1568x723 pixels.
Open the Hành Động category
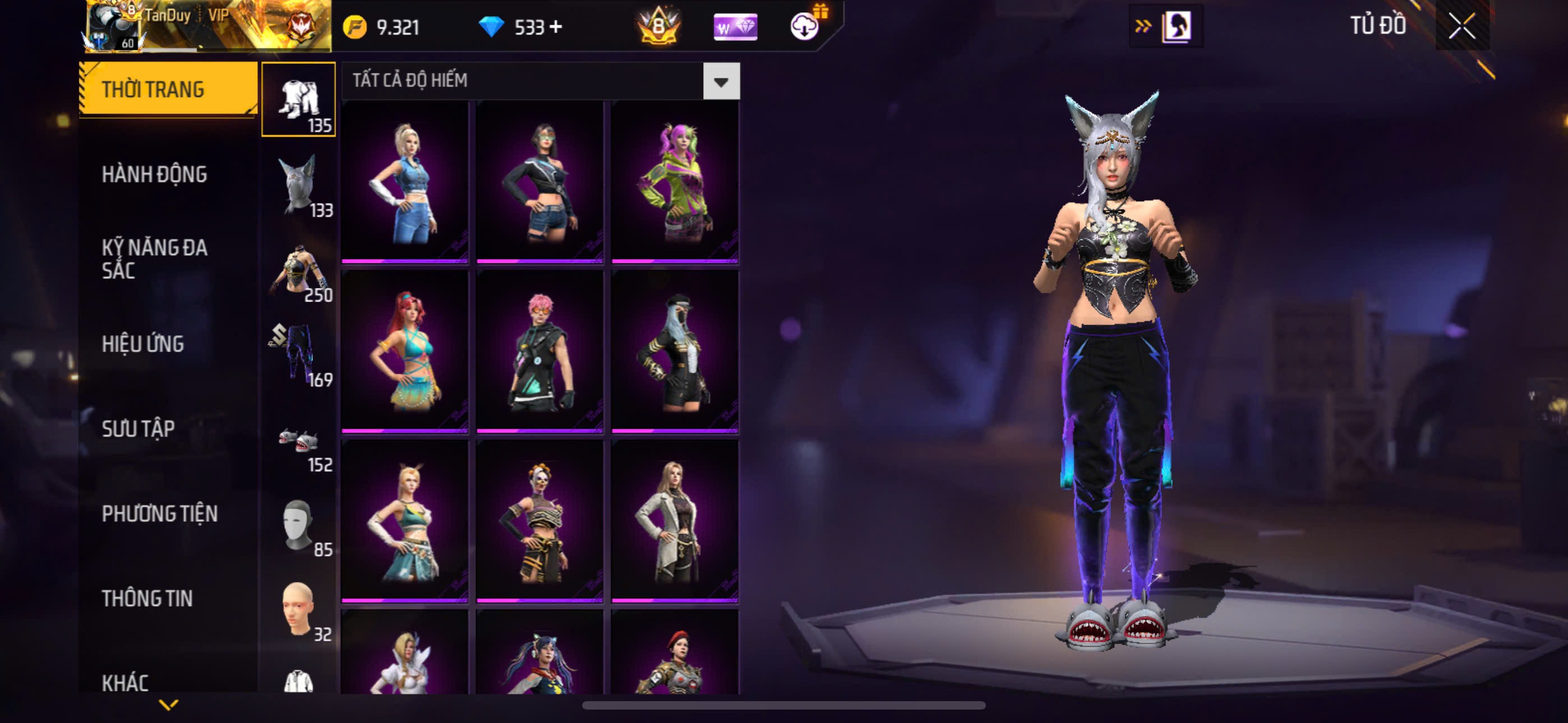tap(154, 175)
